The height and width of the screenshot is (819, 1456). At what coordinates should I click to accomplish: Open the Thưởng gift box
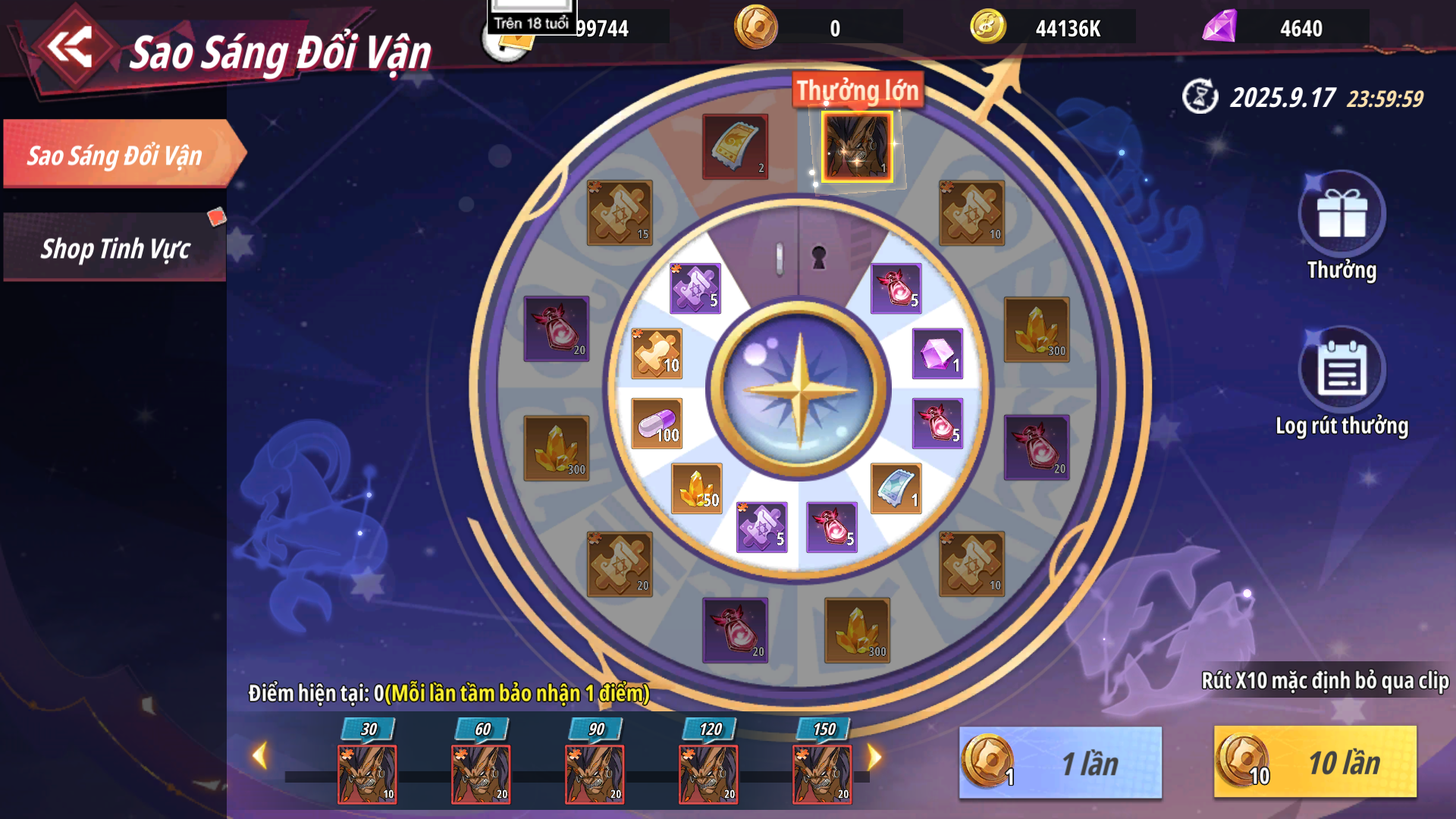click(1341, 216)
